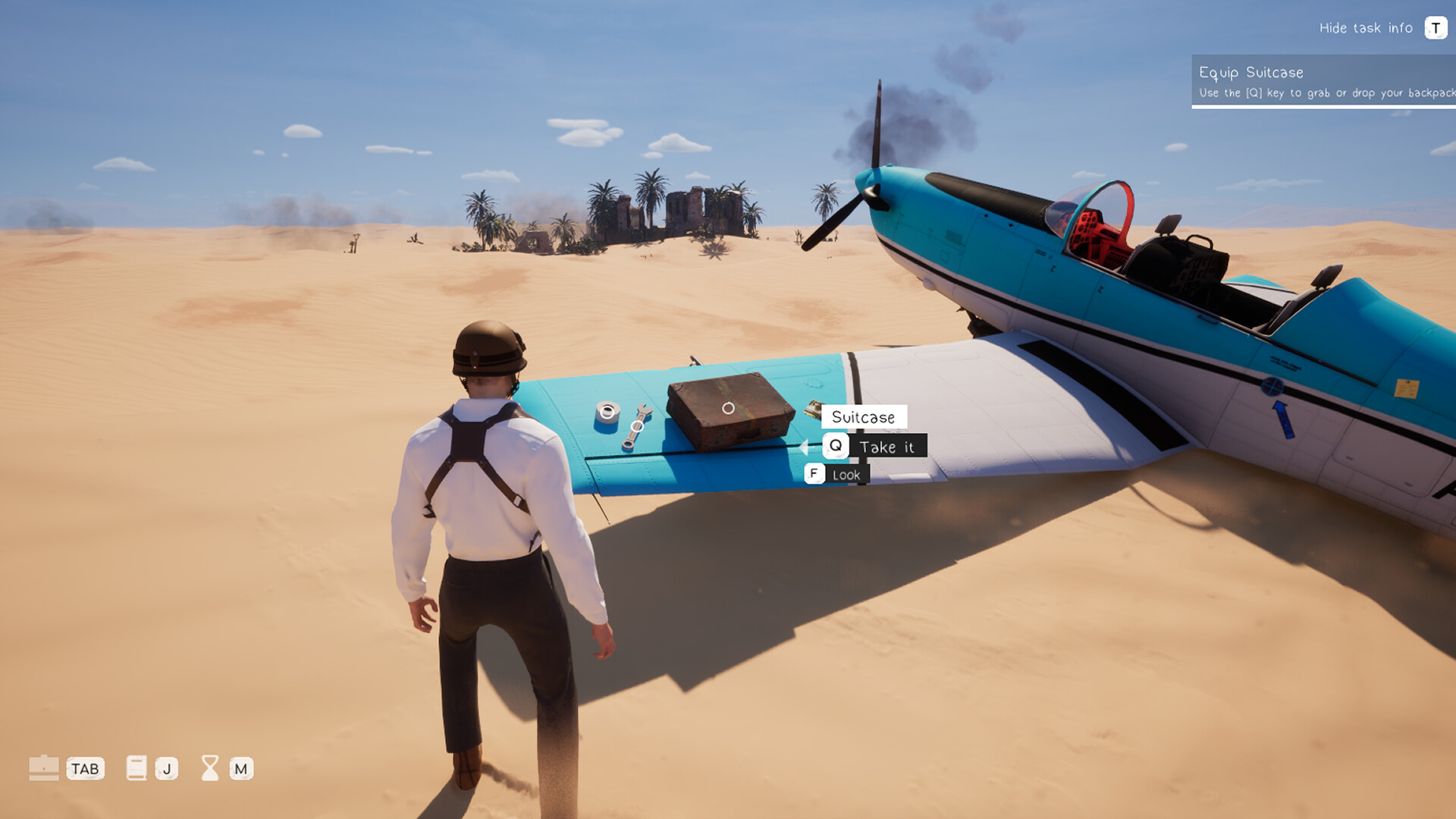1456x819 pixels.
Task: Click the F key badge on the Look prompt
Action: click(x=814, y=473)
